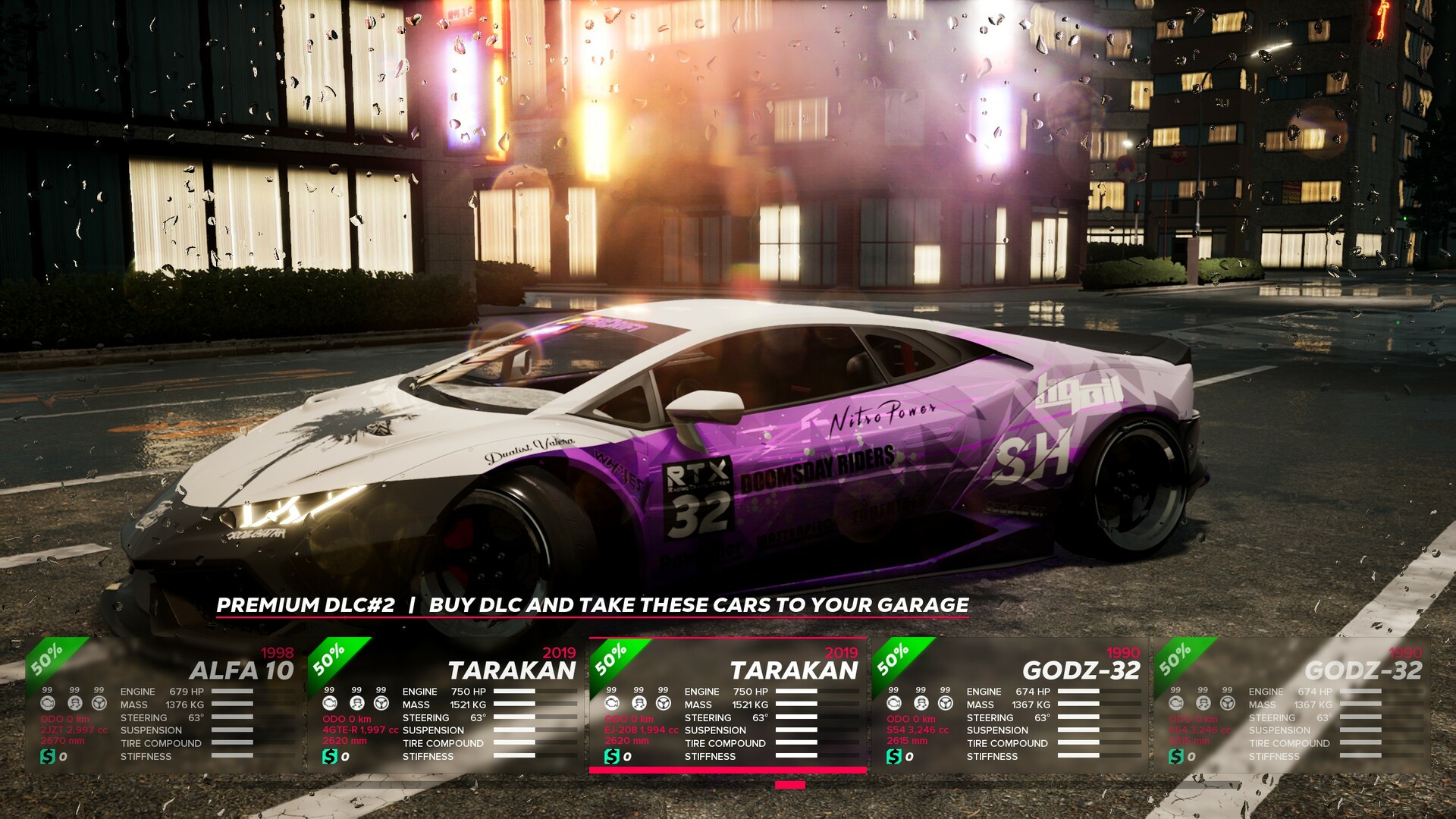The image size is (1456, 819).
Task: Expand the ODO 0 km details on ALFA 10
Action: pyautogui.click(x=64, y=719)
